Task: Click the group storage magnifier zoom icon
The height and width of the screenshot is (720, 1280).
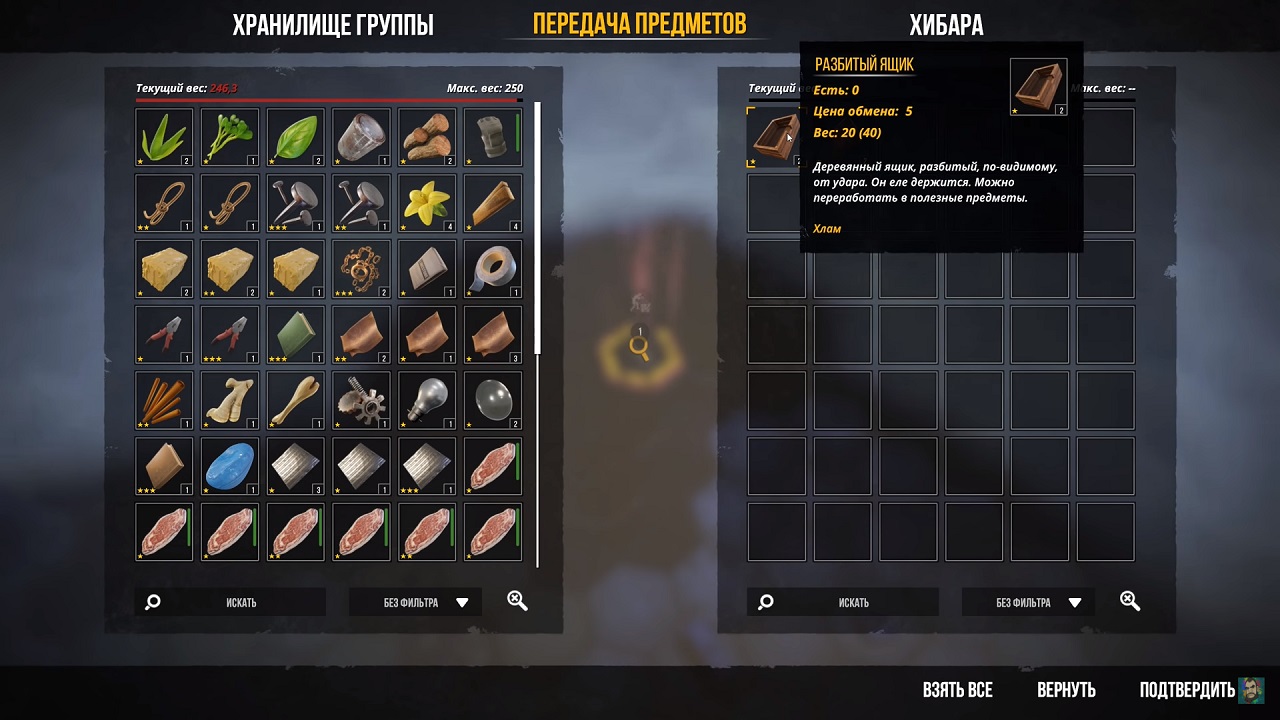Action: click(x=517, y=601)
